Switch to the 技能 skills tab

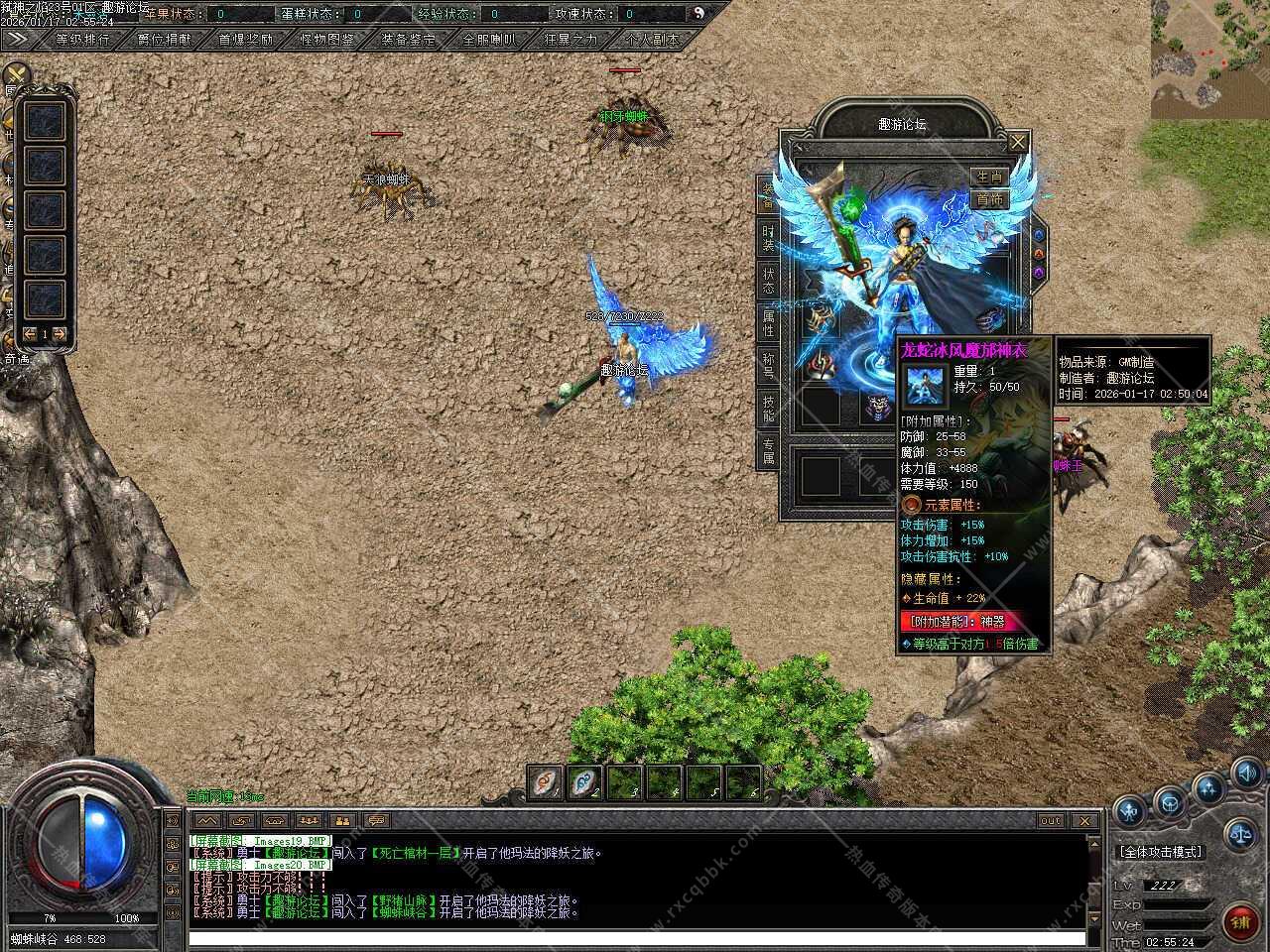point(768,409)
